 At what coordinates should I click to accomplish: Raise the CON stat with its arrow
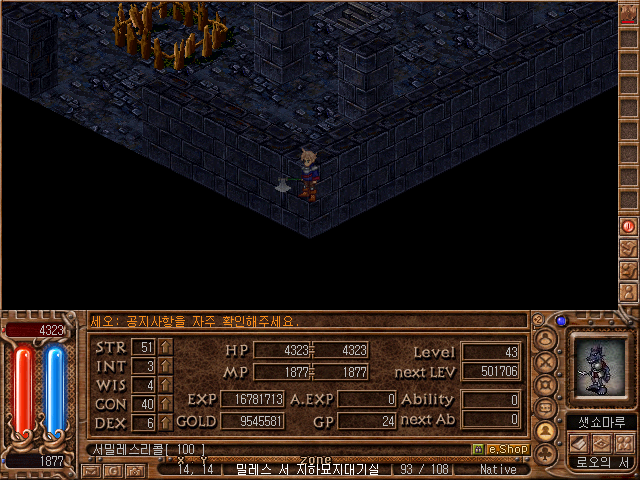tap(166, 404)
